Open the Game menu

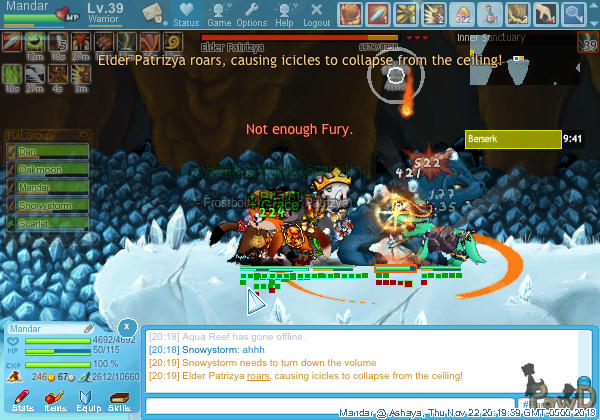pyautogui.click(x=219, y=14)
